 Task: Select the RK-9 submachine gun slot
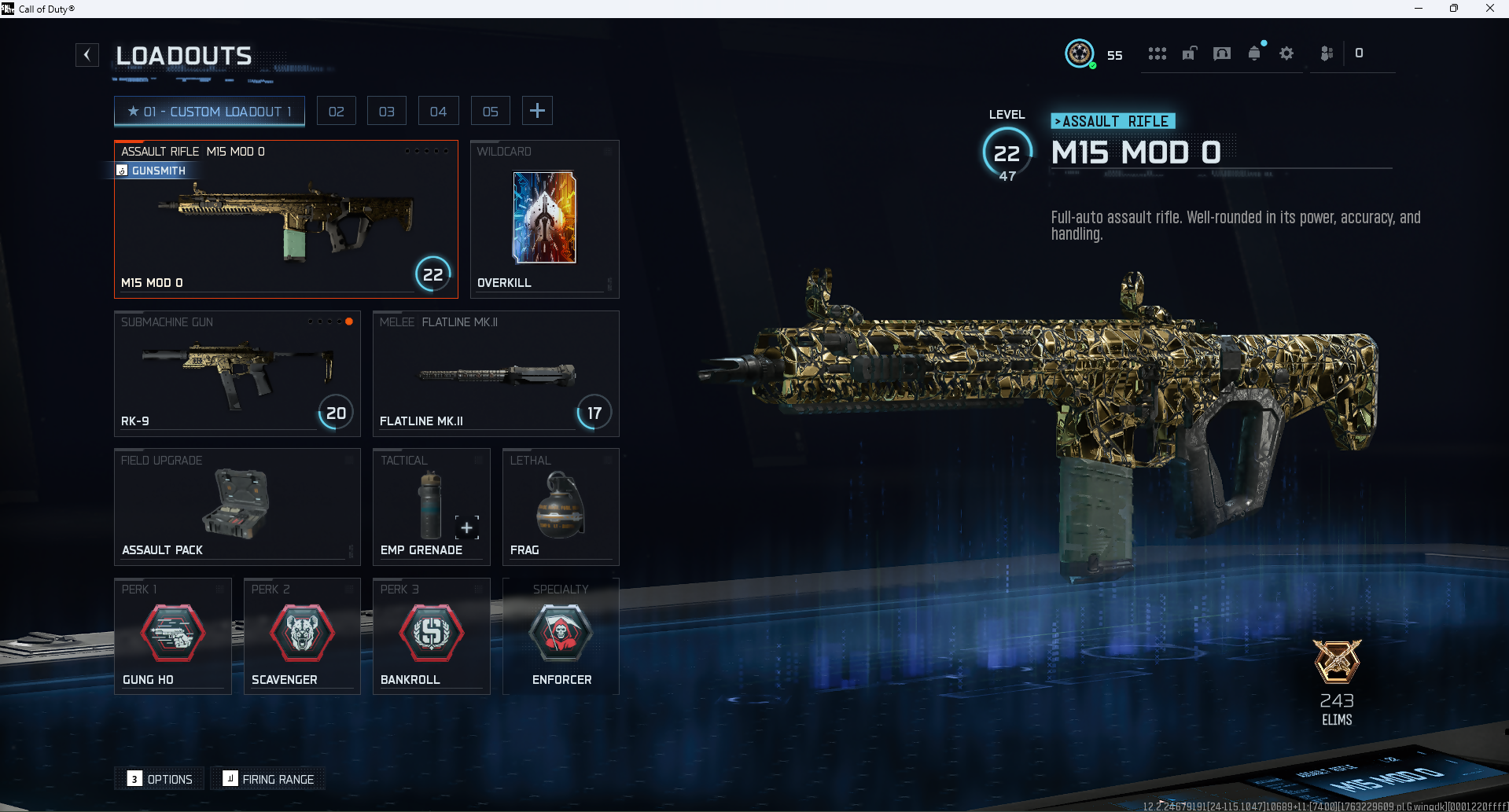pyautogui.click(x=237, y=374)
